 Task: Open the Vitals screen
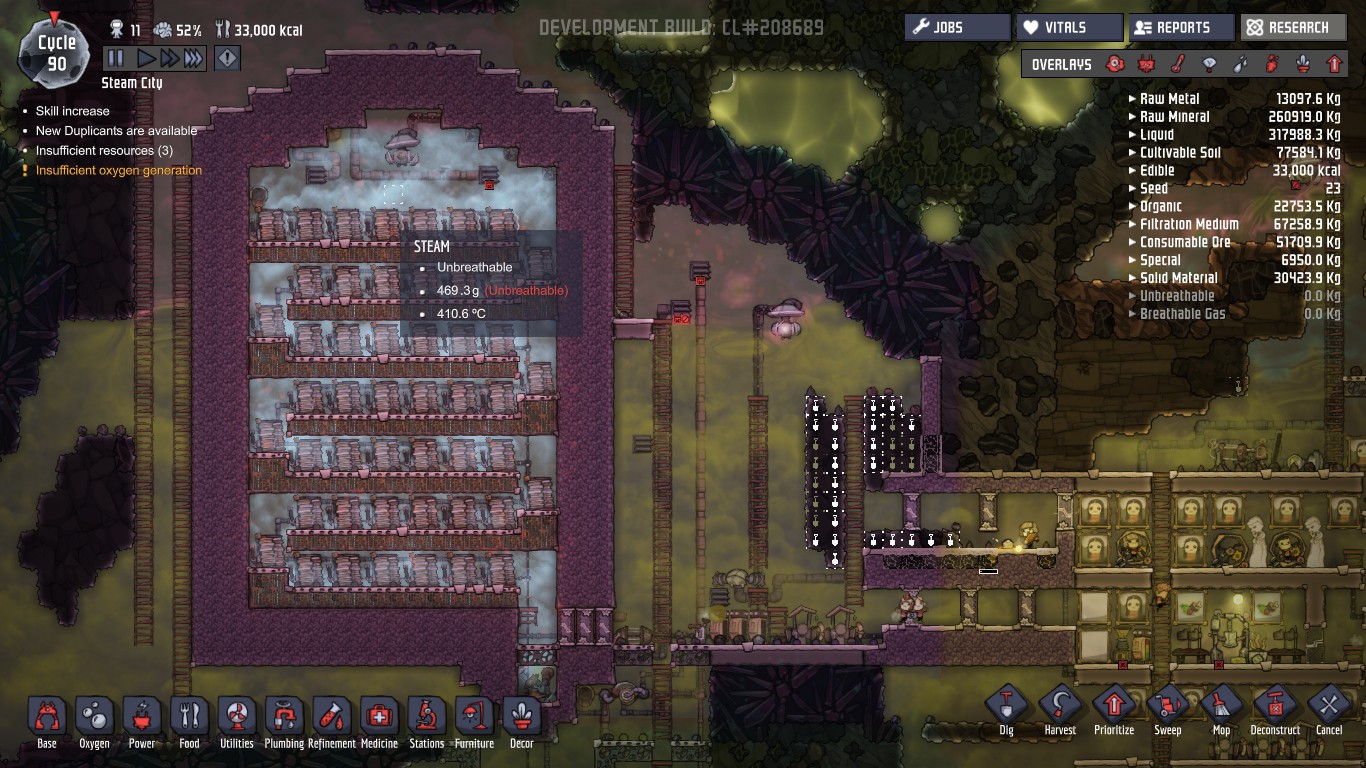pos(1069,27)
